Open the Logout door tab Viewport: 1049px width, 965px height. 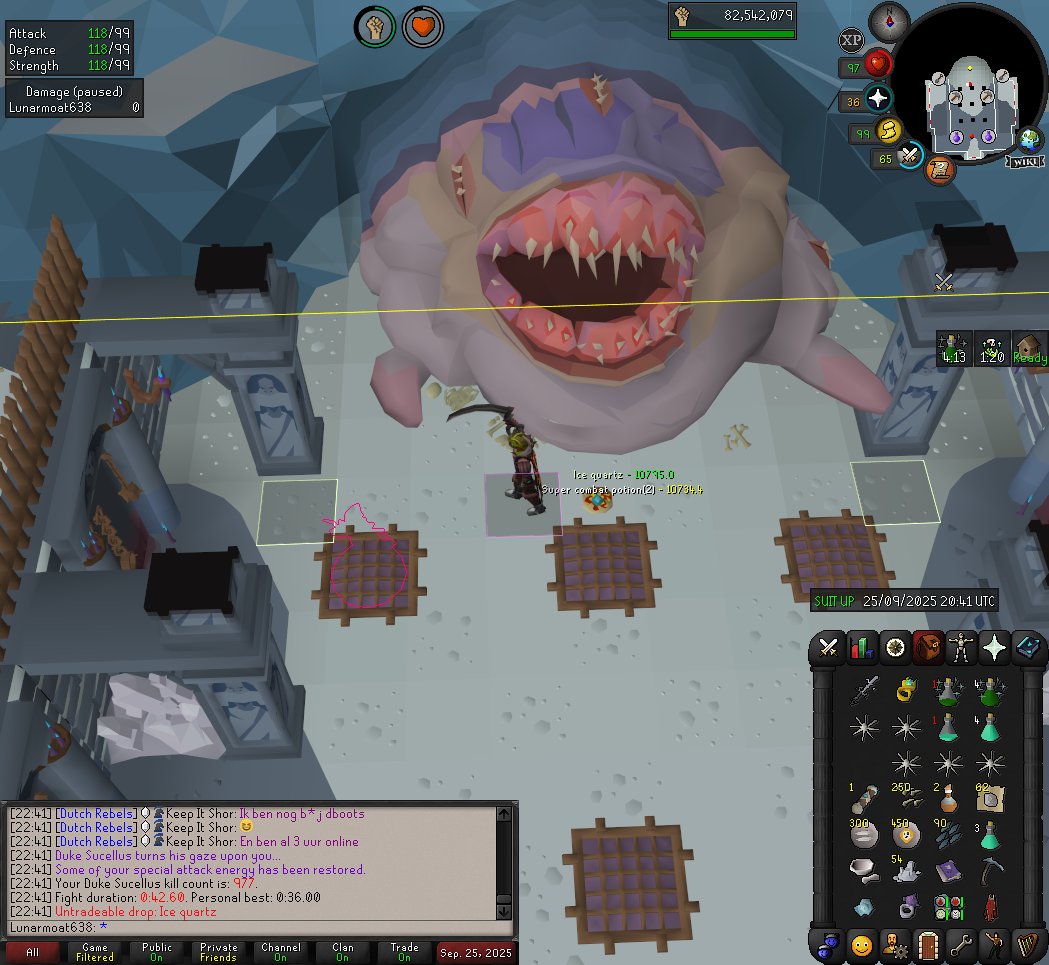click(x=926, y=944)
